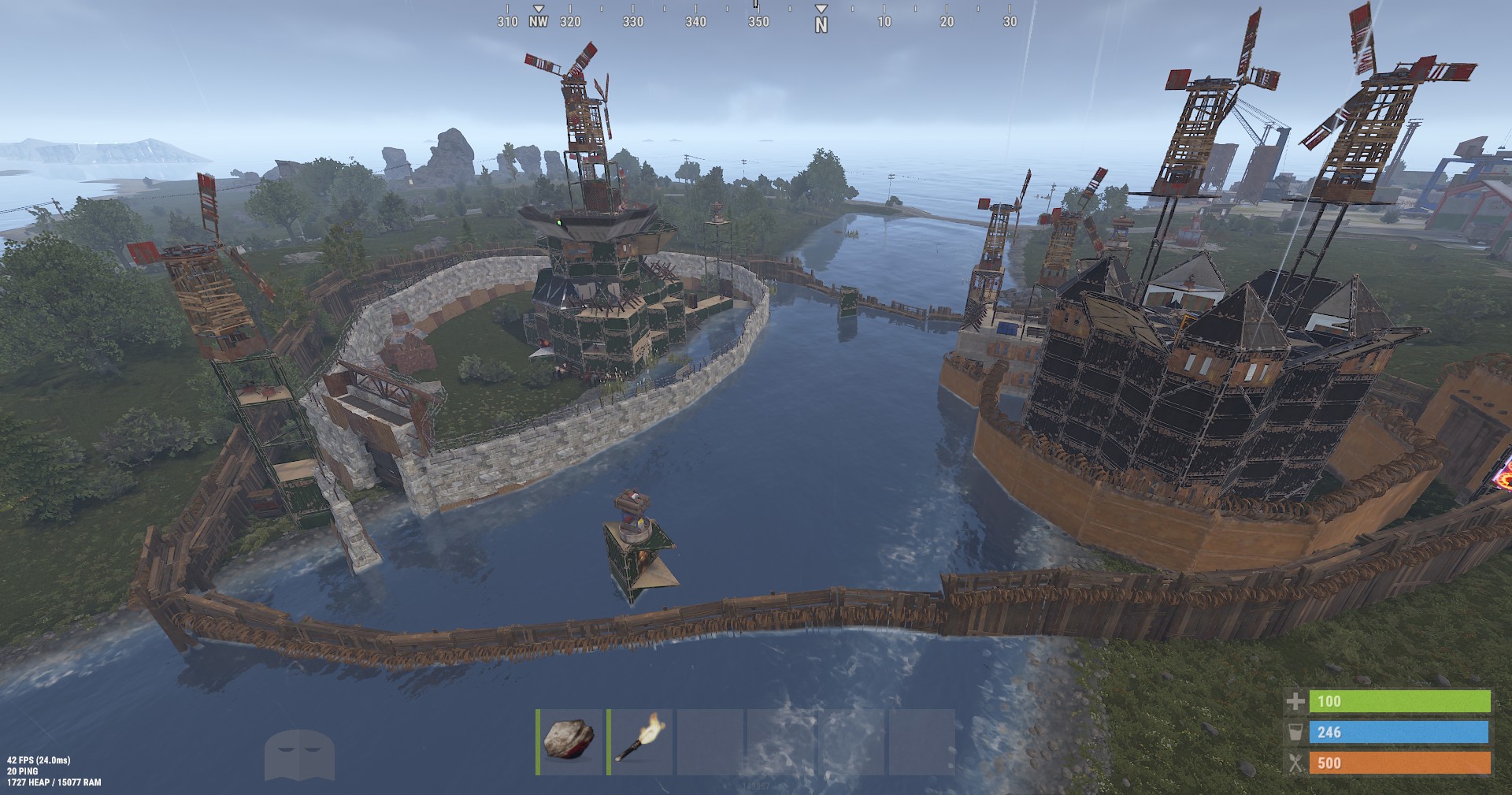
Task: Expand the third empty hotbar slot
Action: pos(711,743)
